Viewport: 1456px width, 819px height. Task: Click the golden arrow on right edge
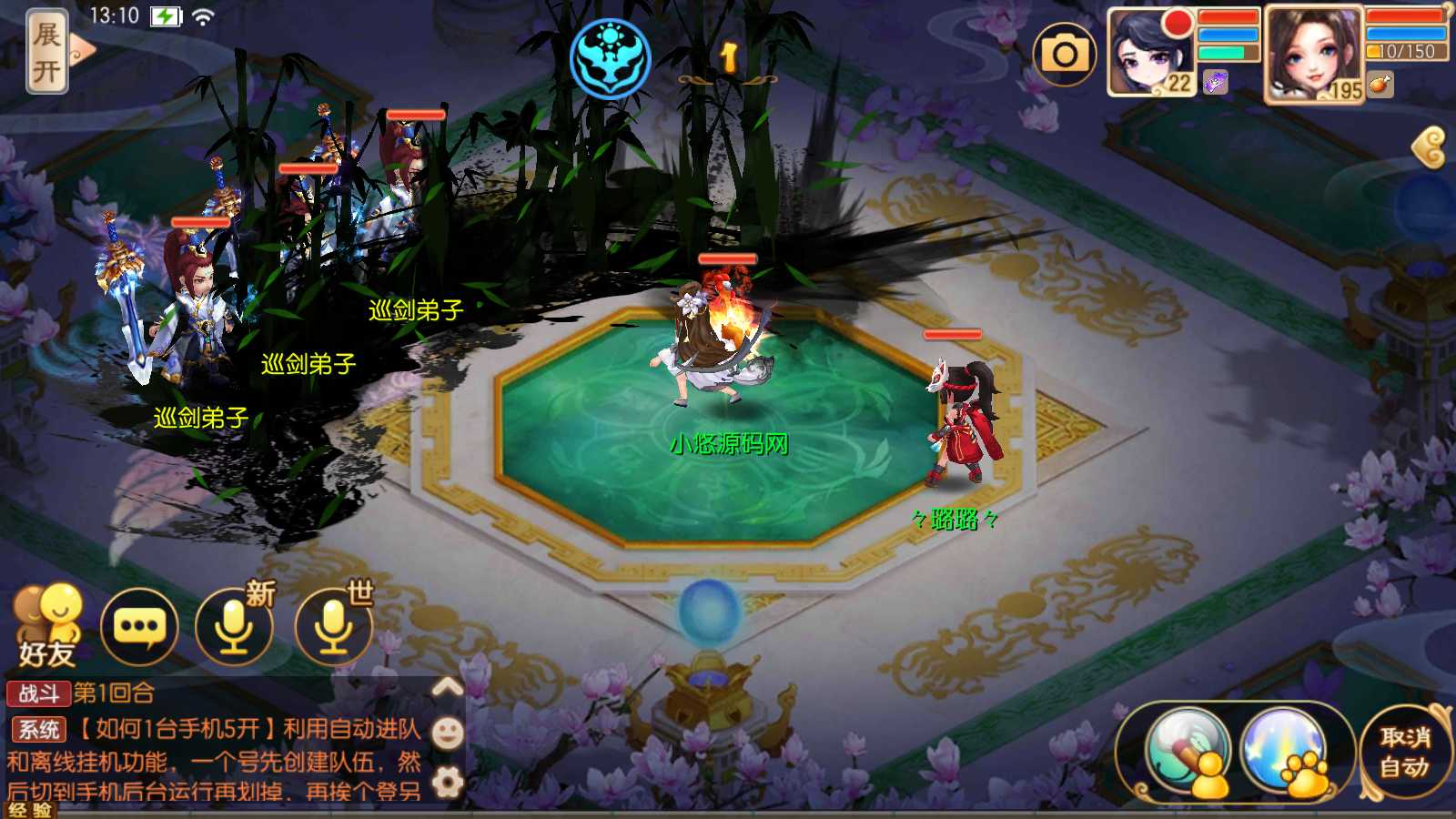pyautogui.click(x=1430, y=147)
